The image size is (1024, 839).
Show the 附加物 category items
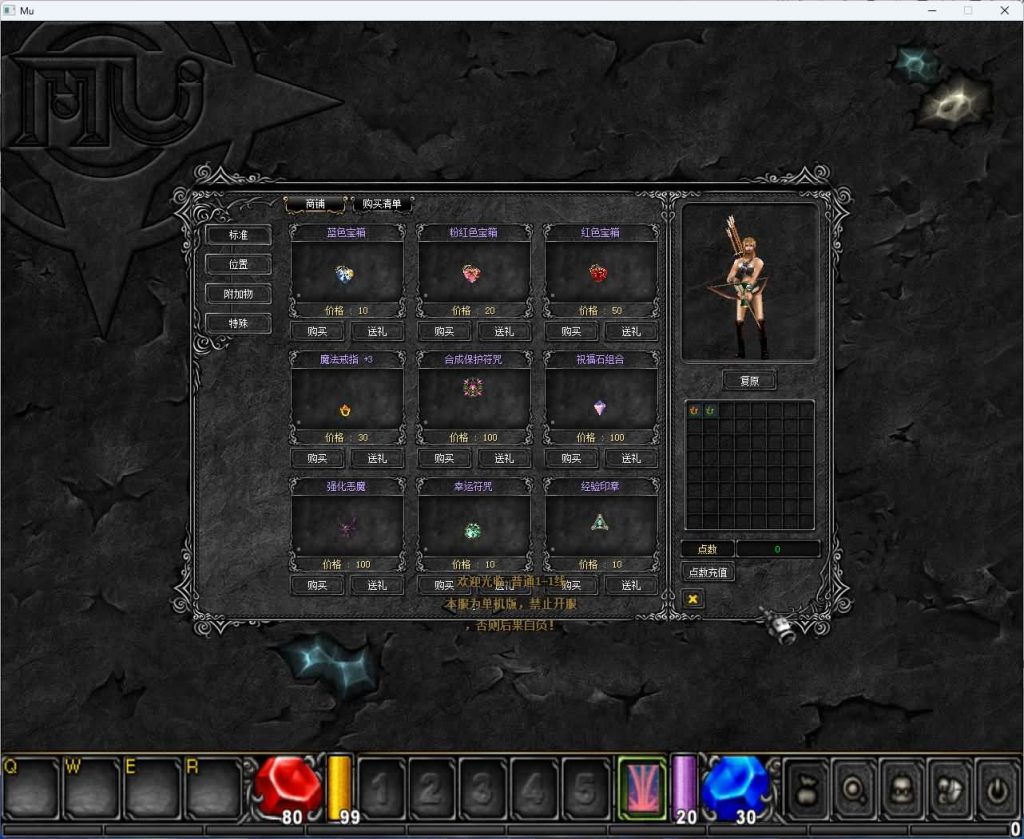tap(238, 294)
